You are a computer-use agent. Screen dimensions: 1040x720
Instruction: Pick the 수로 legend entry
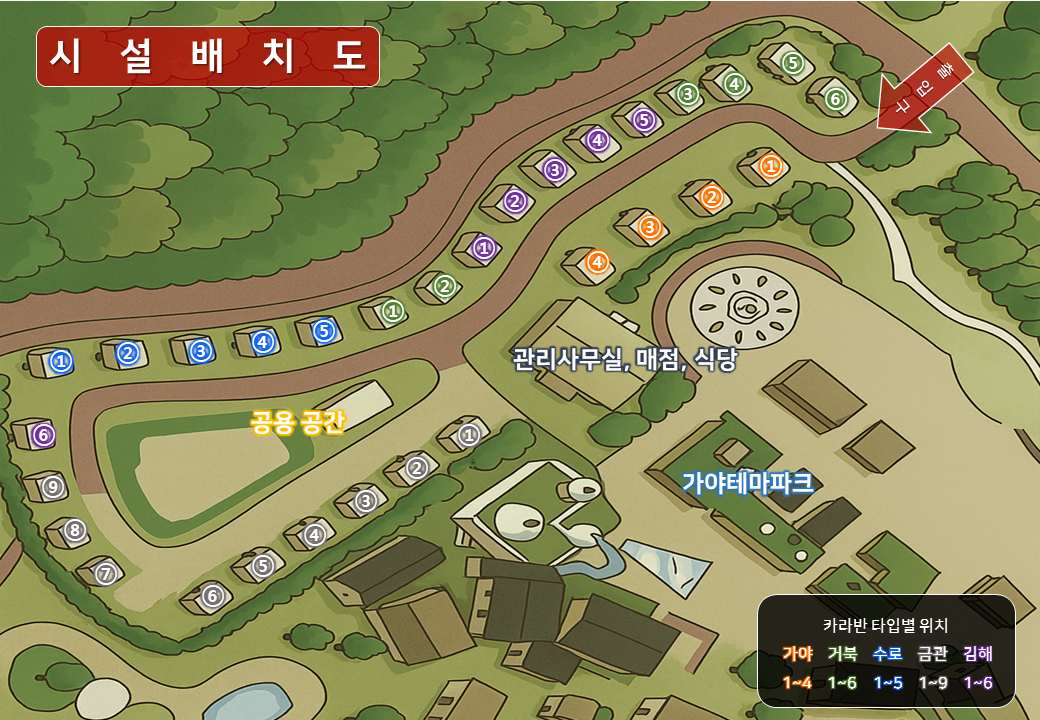887,654
